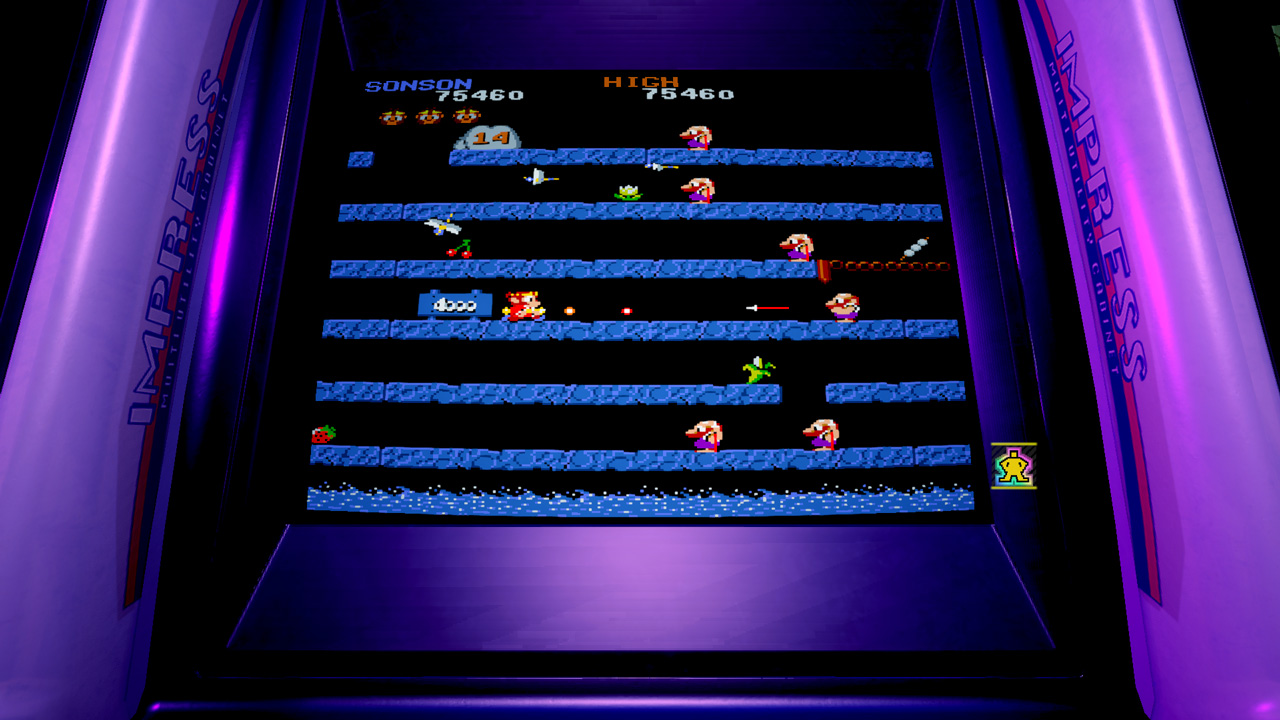Click the crowned SonSon player character
Screen dimensions: 1280x720
(x=523, y=304)
